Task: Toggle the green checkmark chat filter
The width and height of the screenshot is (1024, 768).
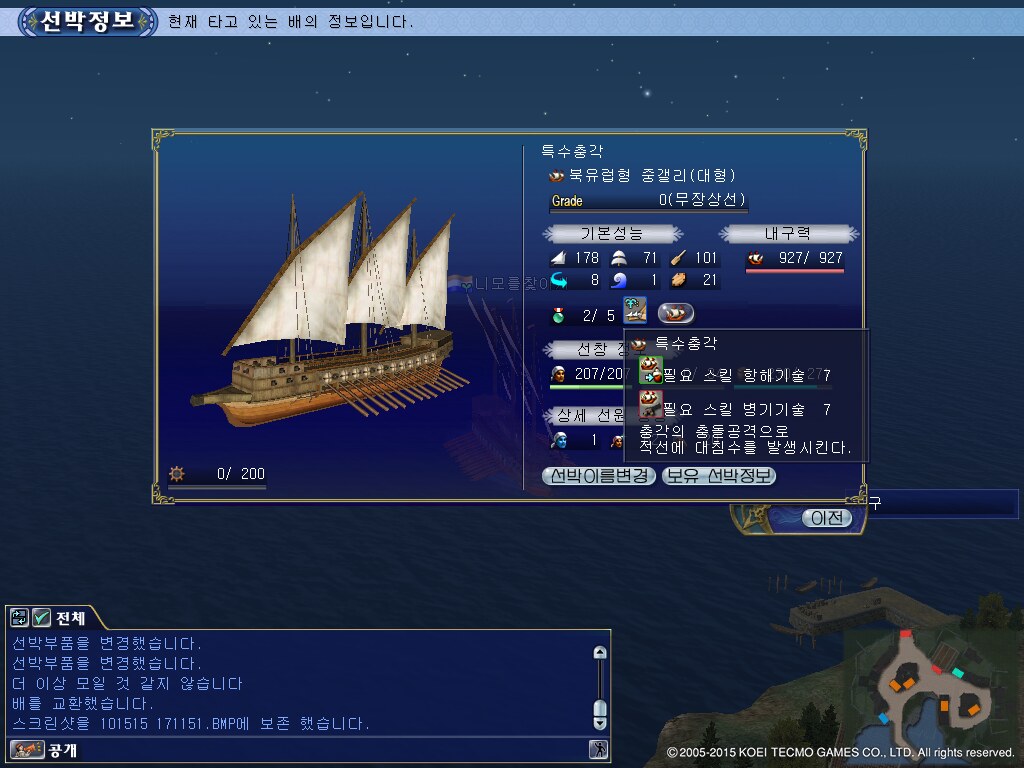Action: point(41,618)
